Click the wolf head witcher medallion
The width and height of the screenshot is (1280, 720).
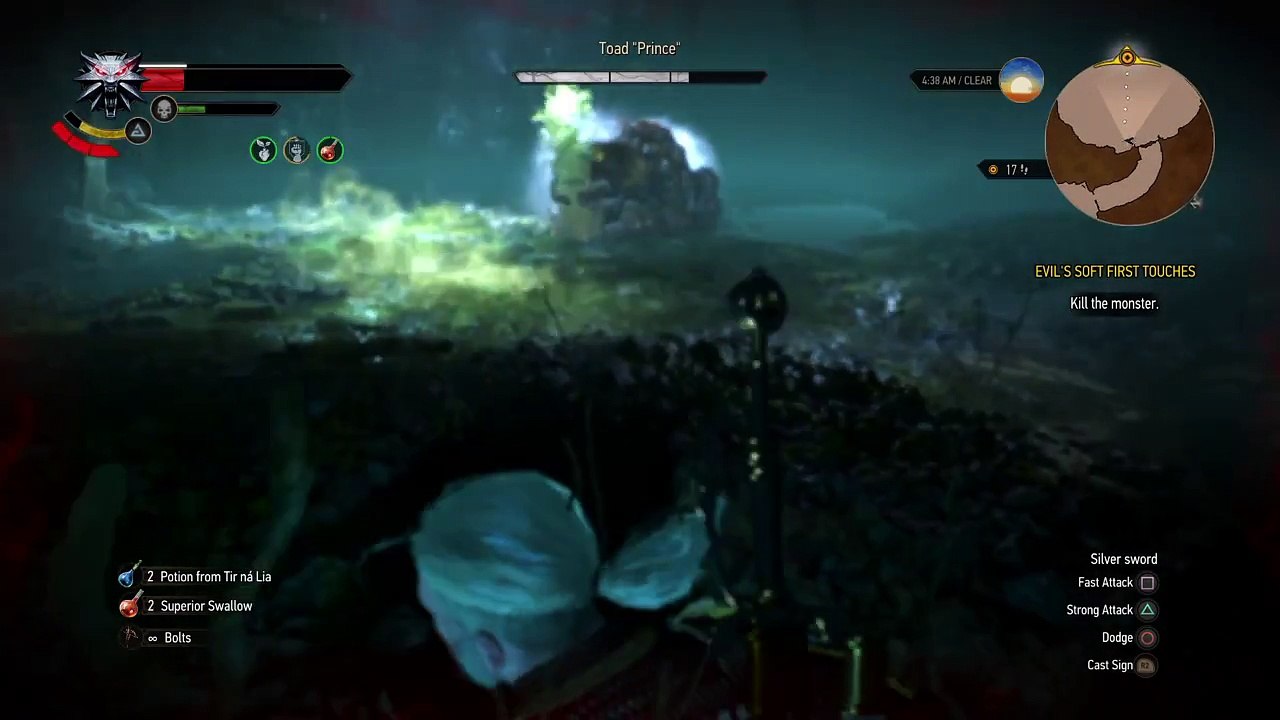(111, 82)
